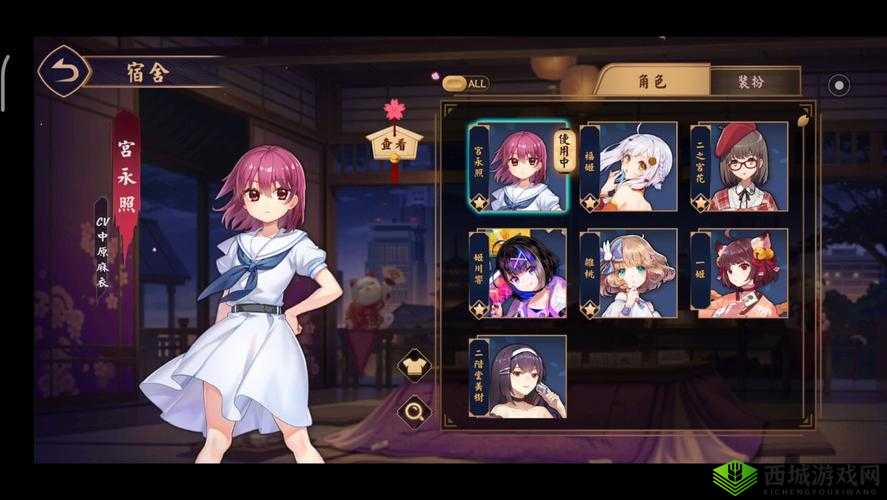Toggle the ALL filter switch
Screen dimensions: 887x500
click(x=465, y=84)
